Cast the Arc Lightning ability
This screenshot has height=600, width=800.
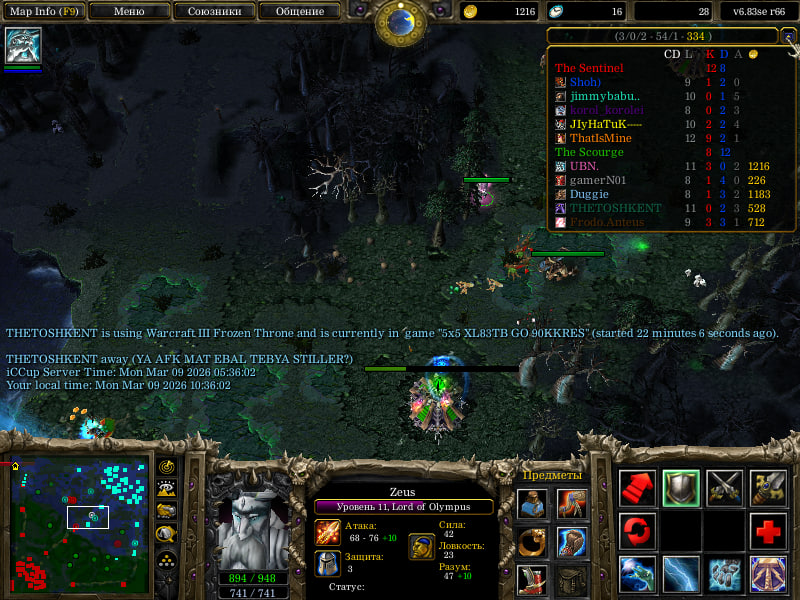[x=638, y=574]
